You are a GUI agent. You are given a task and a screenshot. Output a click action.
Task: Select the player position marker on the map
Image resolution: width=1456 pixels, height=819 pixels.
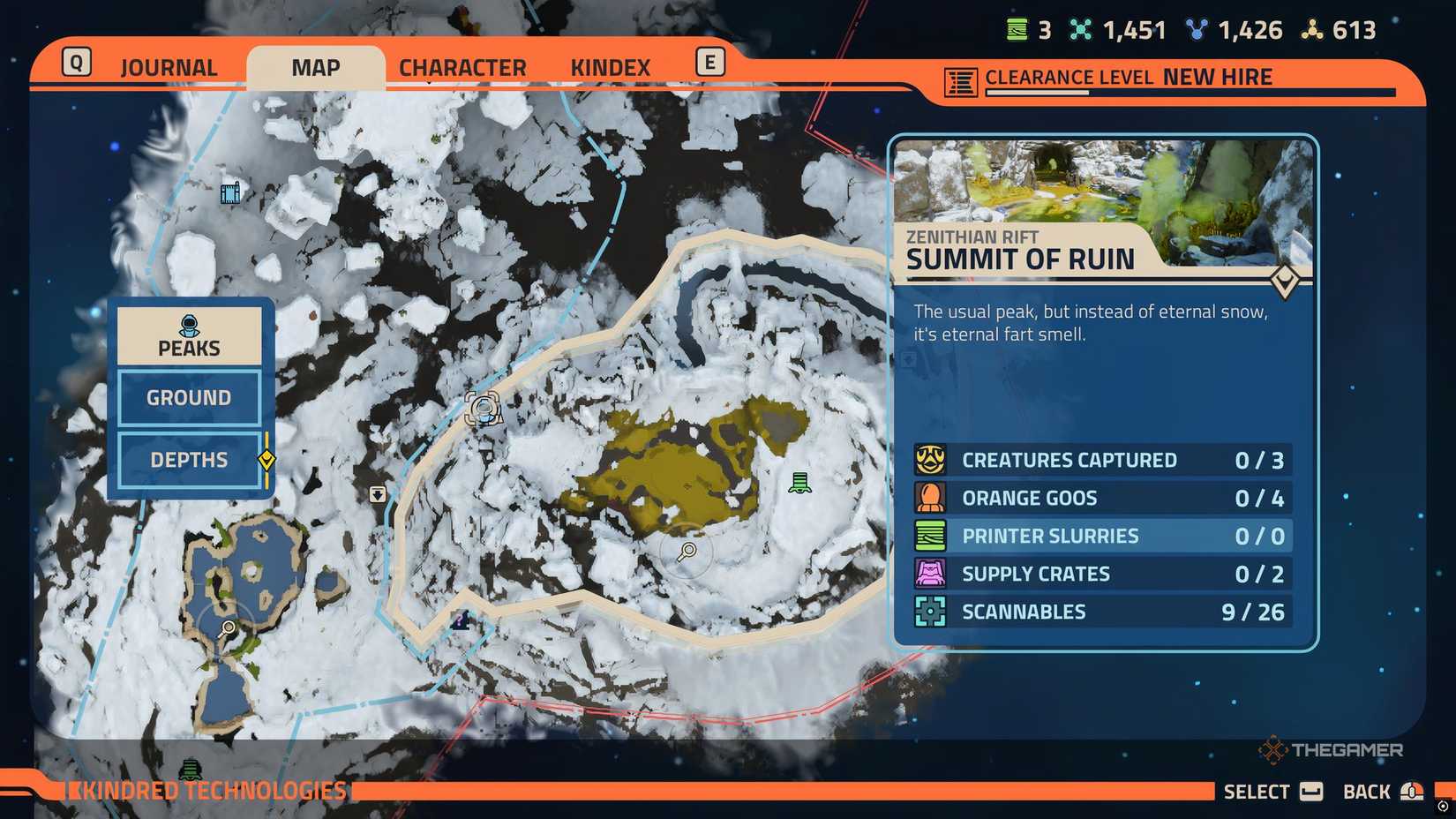click(x=484, y=409)
